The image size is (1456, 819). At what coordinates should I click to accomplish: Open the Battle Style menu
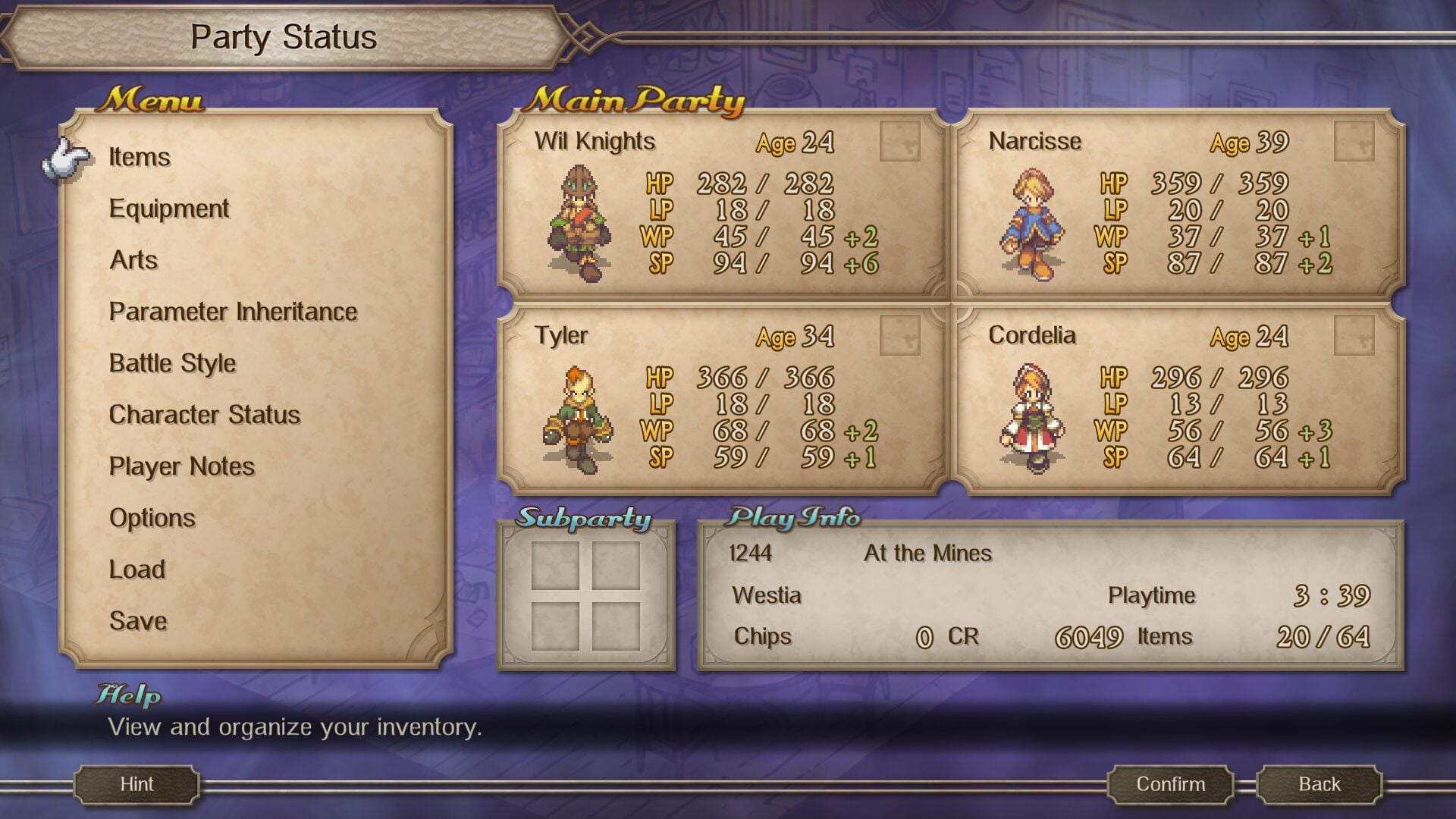tap(172, 363)
